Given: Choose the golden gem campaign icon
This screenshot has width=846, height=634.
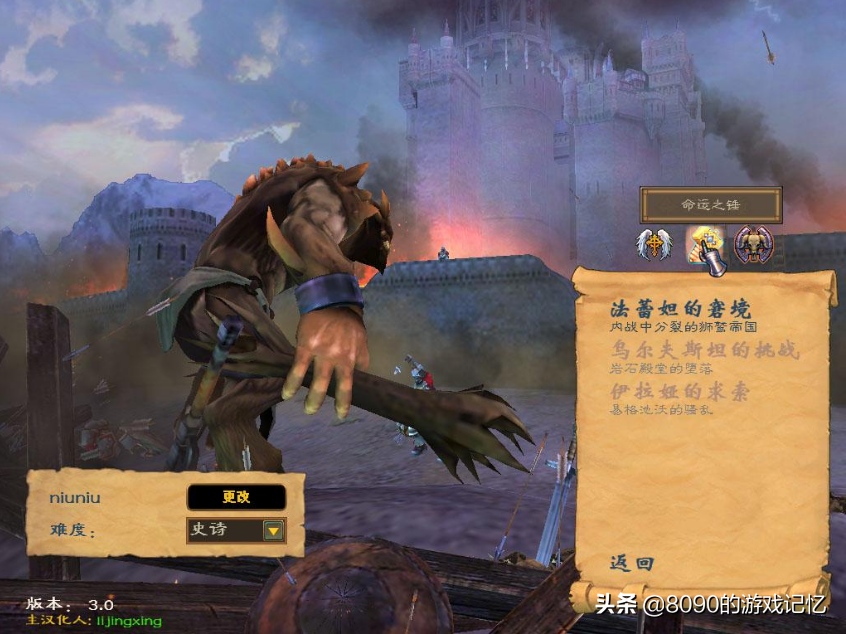Looking at the screenshot, I should pyautogui.click(x=706, y=246).
